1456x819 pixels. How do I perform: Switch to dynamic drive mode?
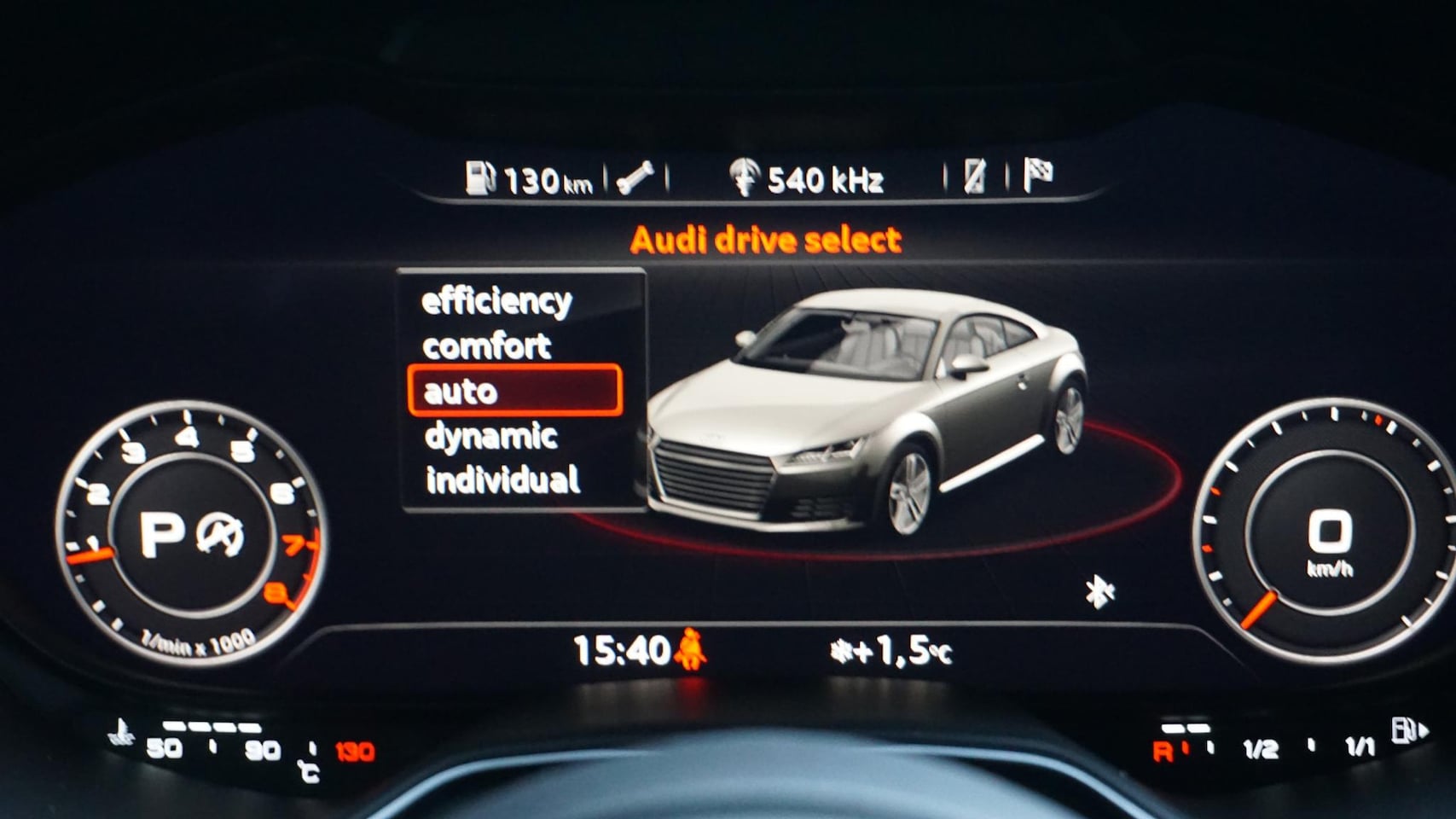pos(491,436)
